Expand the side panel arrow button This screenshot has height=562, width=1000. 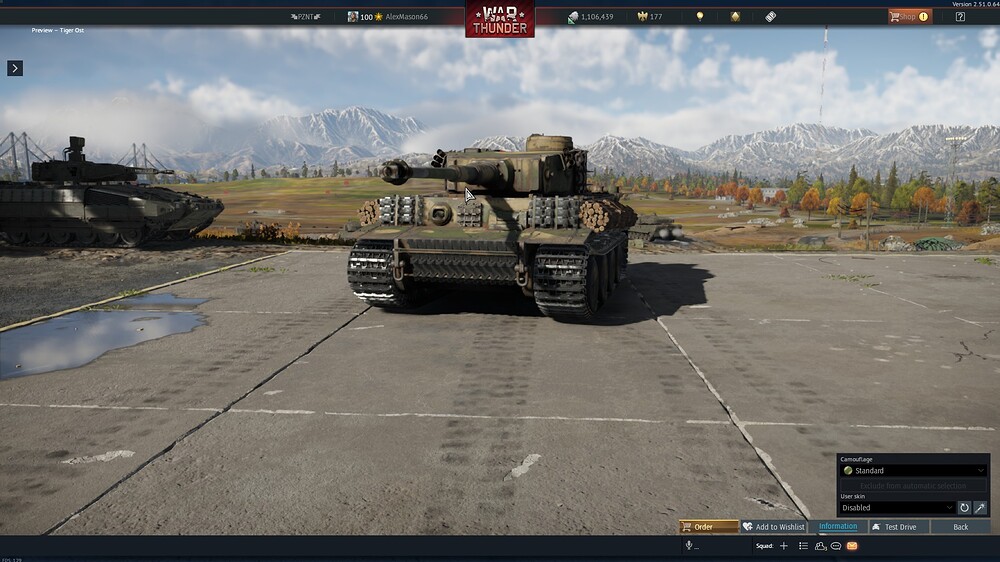(15, 68)
